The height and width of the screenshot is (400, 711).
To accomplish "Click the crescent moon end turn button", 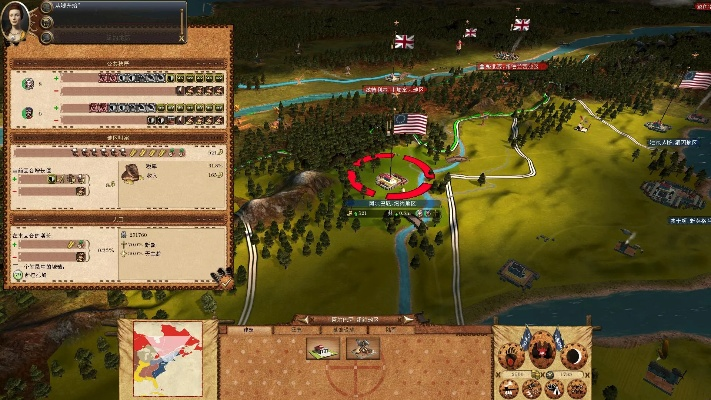I will tap(575, 357).
